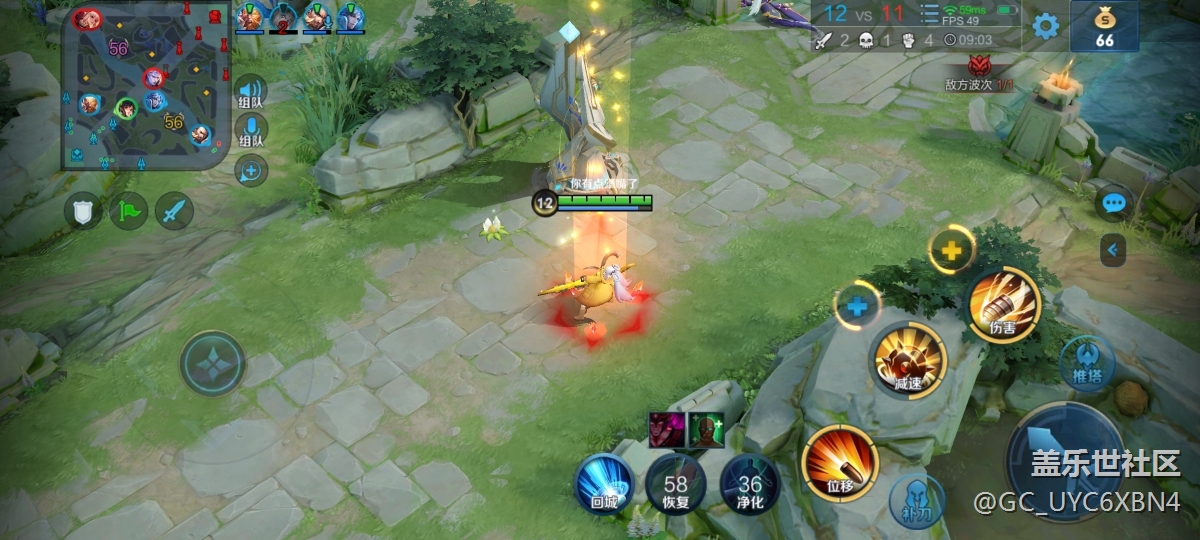Send the green flag gather signal
The height and width of the screenshot is (540, 1200).
tap(129, 211)
